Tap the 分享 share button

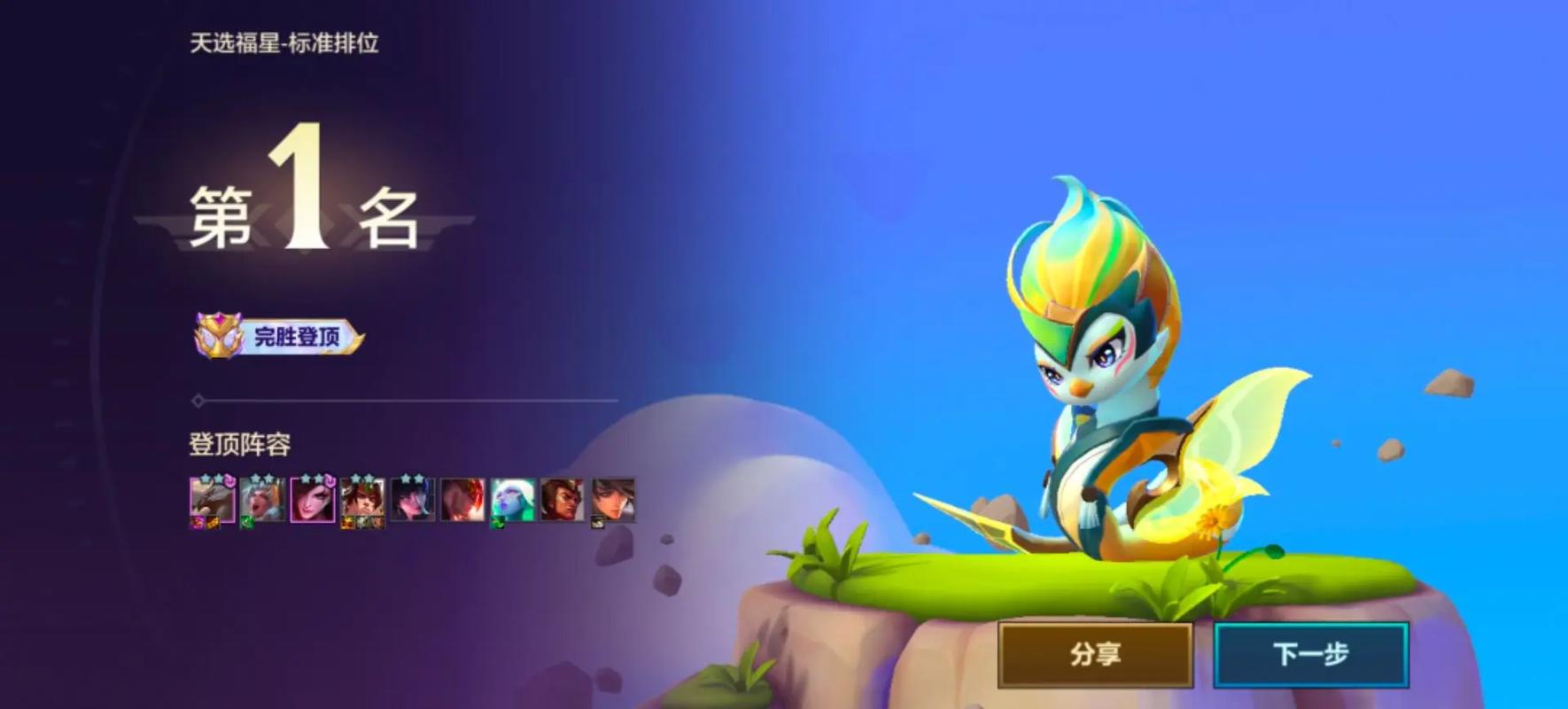pyautogui.click(x=1095, y=654)
